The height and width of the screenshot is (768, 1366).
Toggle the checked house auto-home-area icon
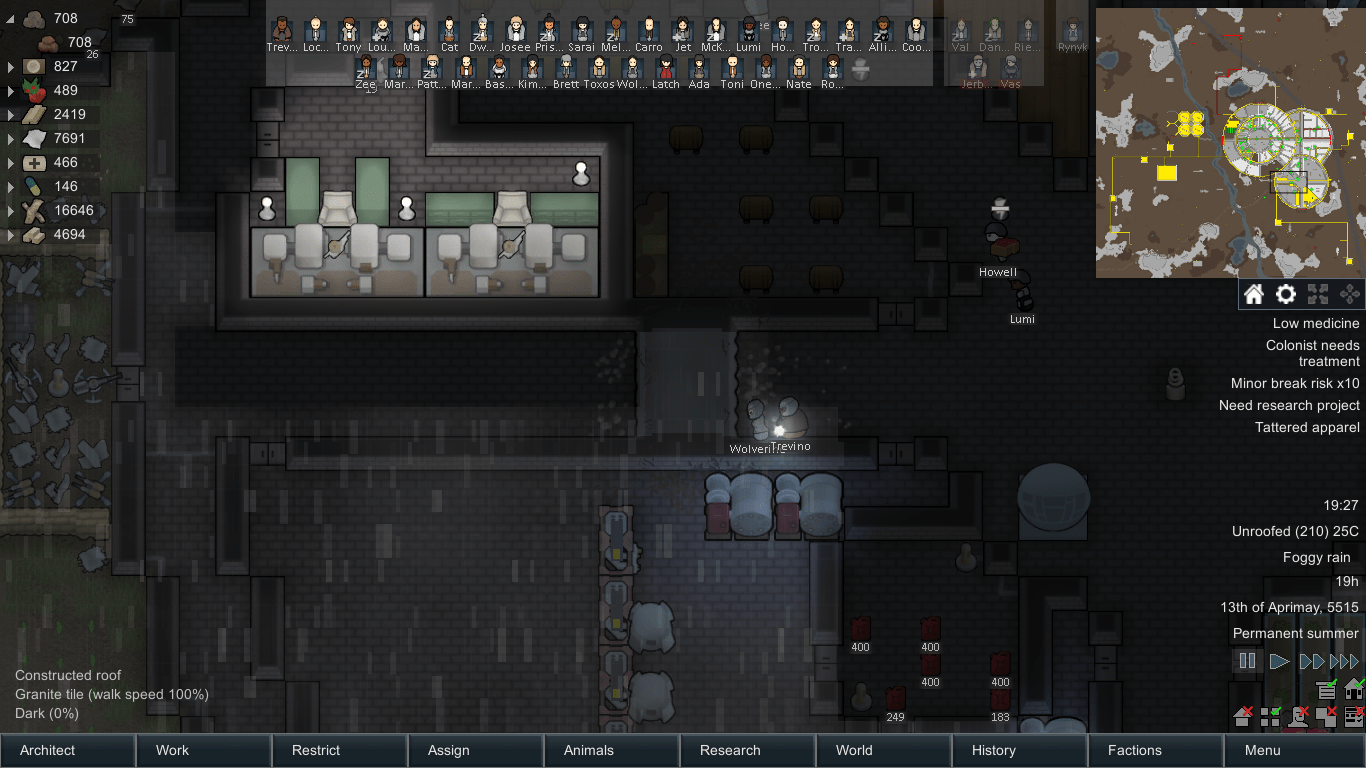tap(1353, 690)
